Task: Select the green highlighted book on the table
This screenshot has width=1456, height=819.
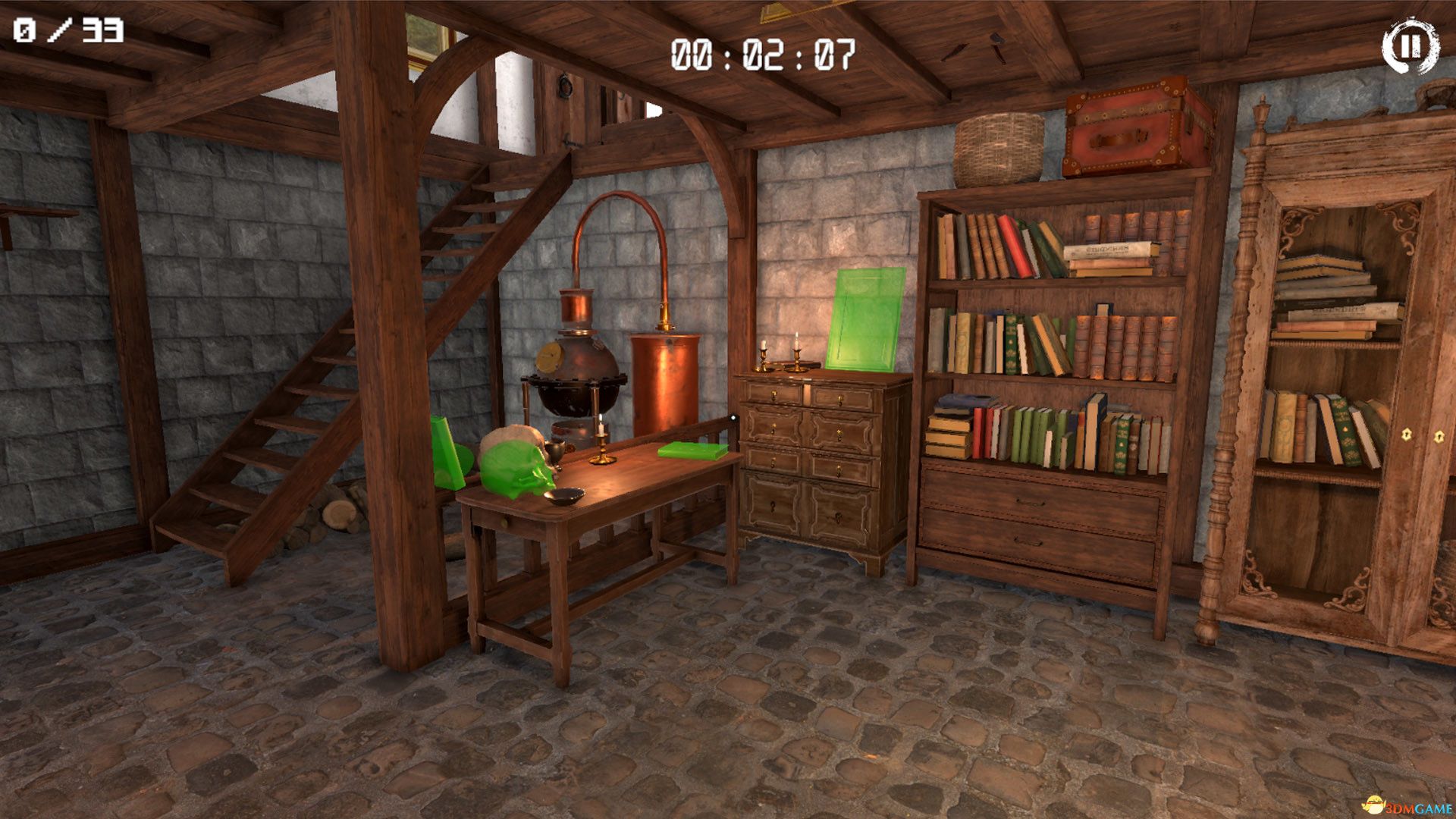Action: pos(692,451)
